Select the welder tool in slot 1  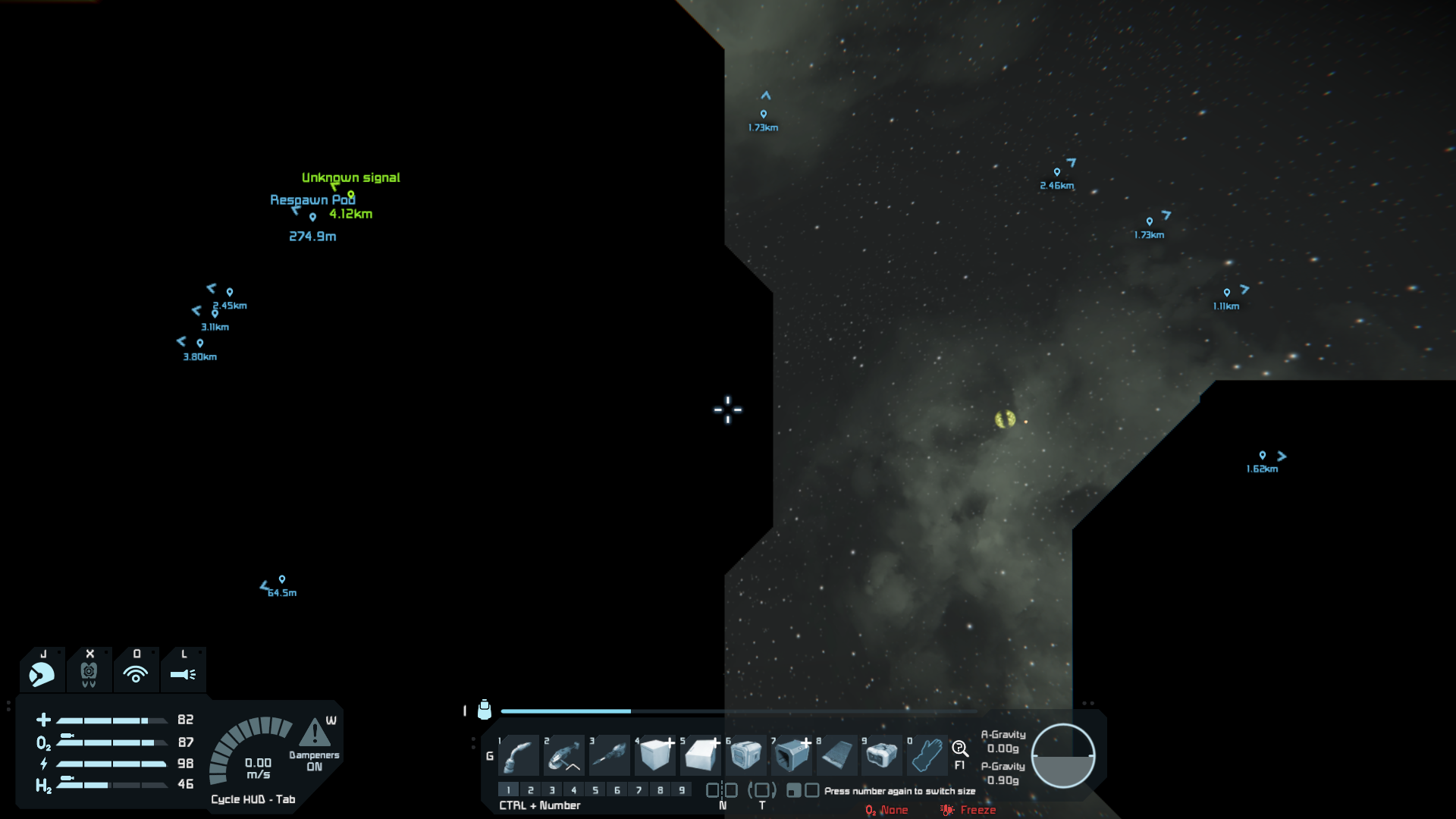tap(519, 755)
